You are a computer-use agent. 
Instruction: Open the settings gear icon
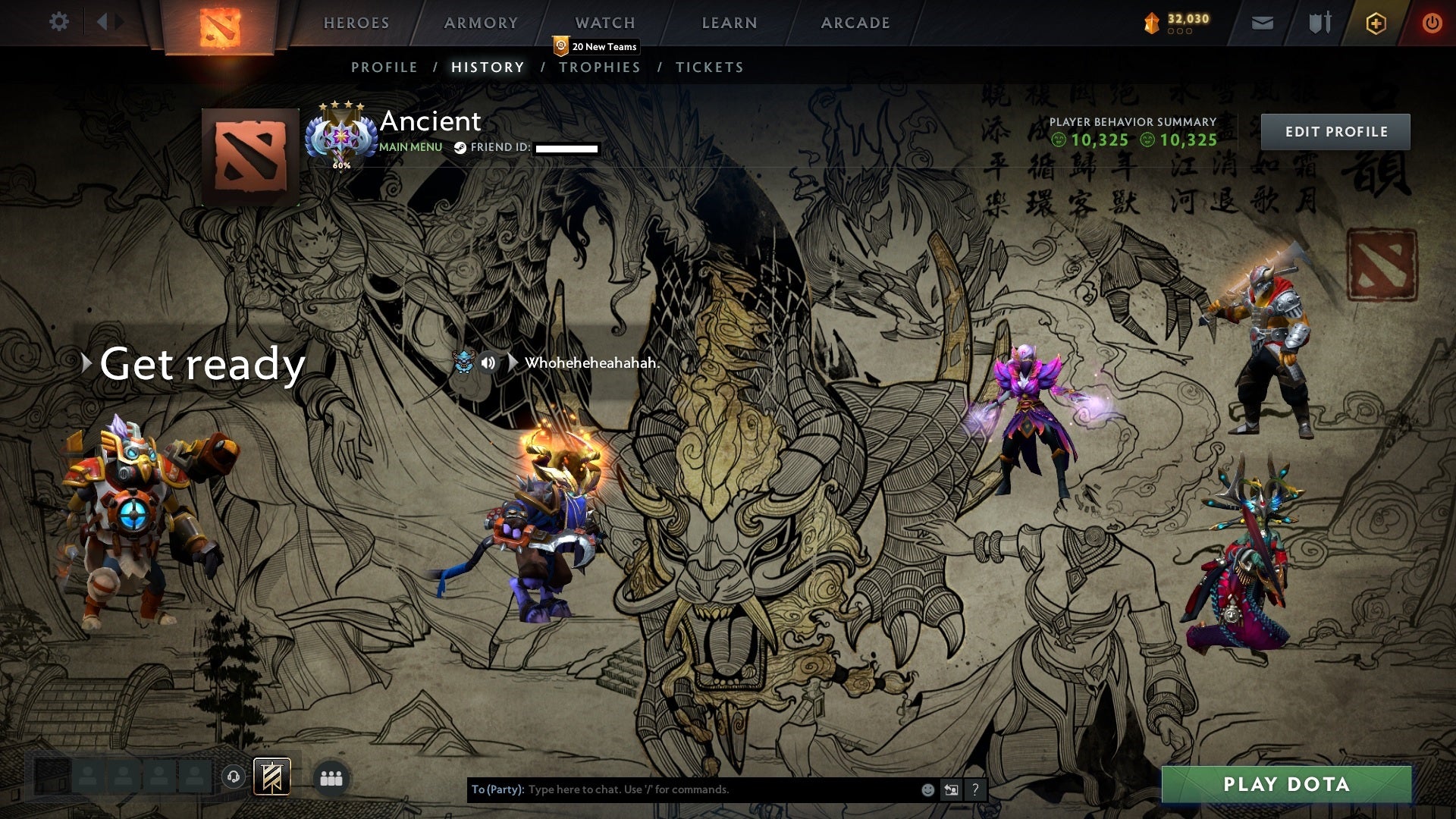pyautogui.click(x=59, y=21)
